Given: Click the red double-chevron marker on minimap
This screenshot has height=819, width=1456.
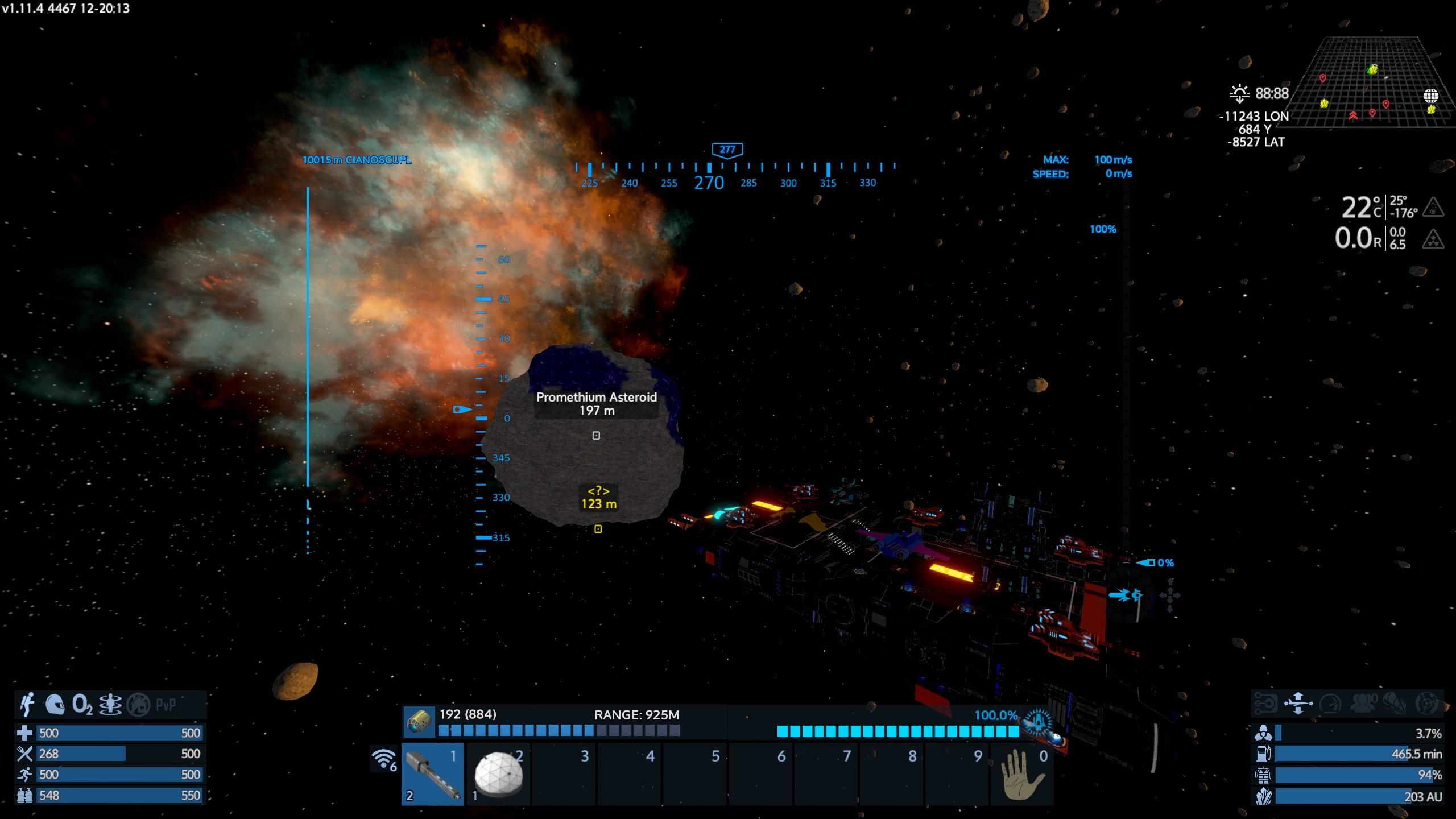Looking at the screenshot, I should [x=1353, y=116].
